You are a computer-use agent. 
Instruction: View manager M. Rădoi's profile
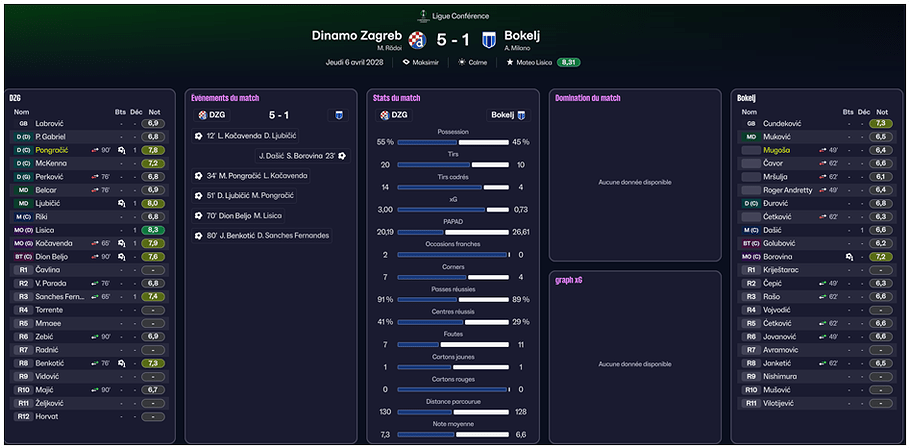click(x=389, y=48)
